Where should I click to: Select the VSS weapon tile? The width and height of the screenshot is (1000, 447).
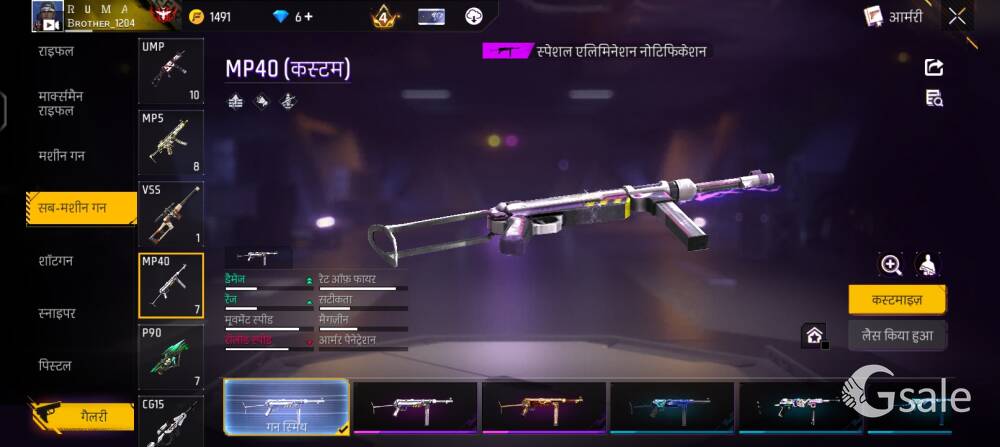[170, 214]
